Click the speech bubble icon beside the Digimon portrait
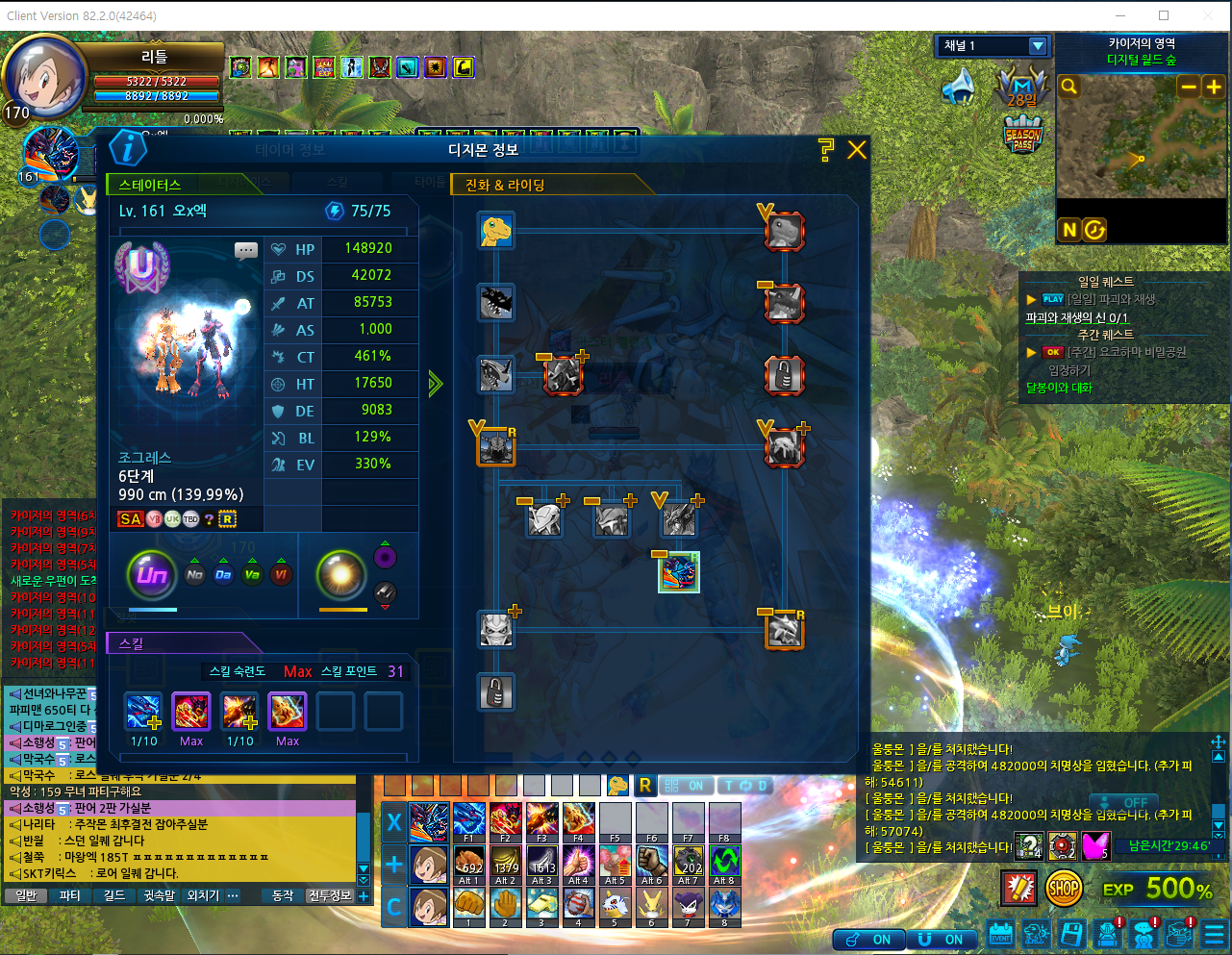1232x955 pixels. (x=246, y=251)
